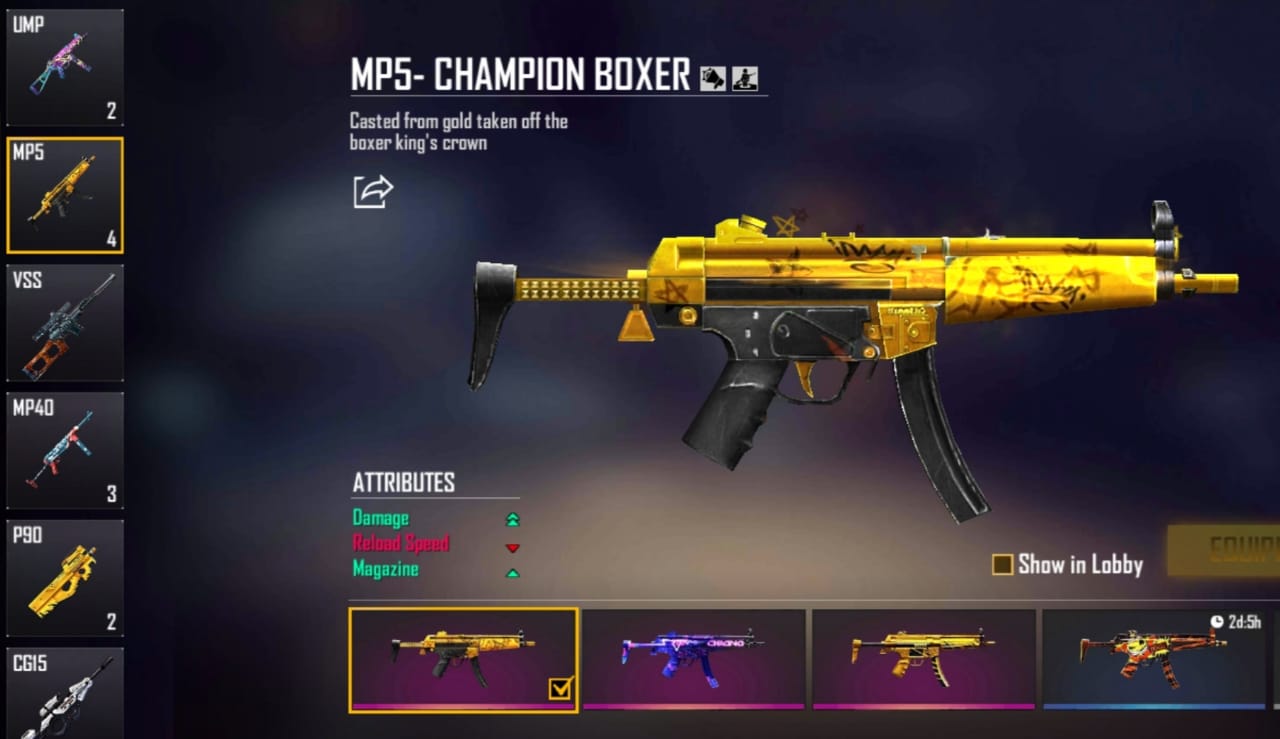Select the UMP weapon in the sidebar
Viewport: 1280px width, 739px height.
[64, 67]
